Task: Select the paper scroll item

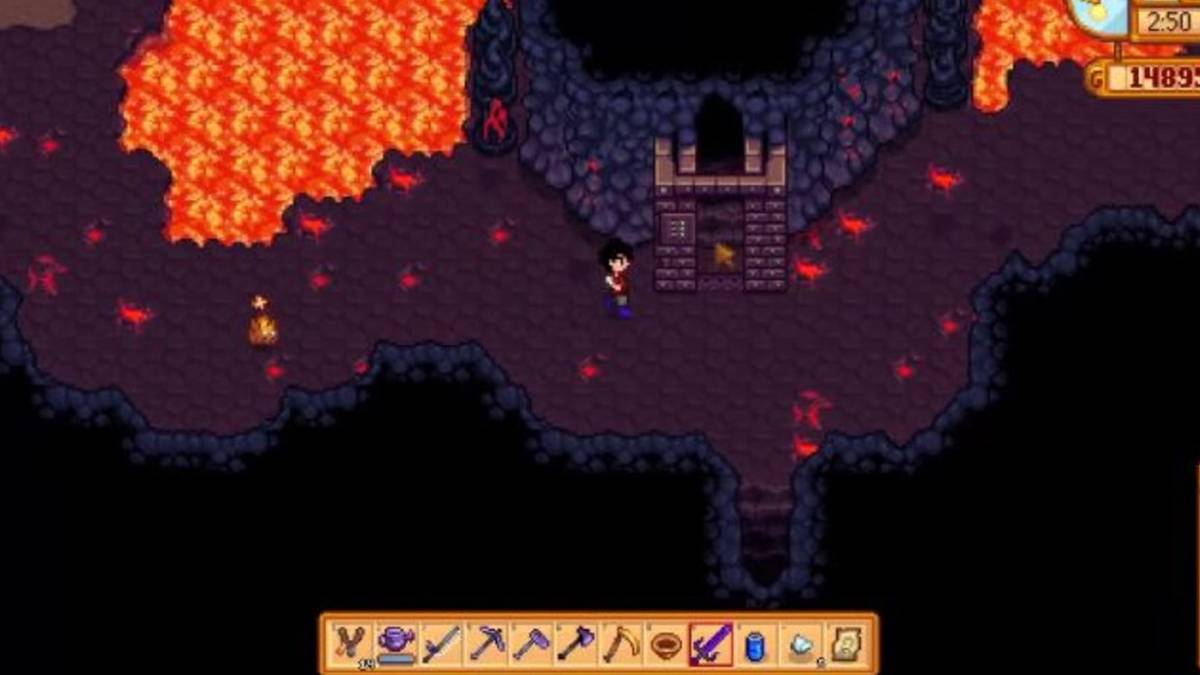Action: tap(847, 643)
